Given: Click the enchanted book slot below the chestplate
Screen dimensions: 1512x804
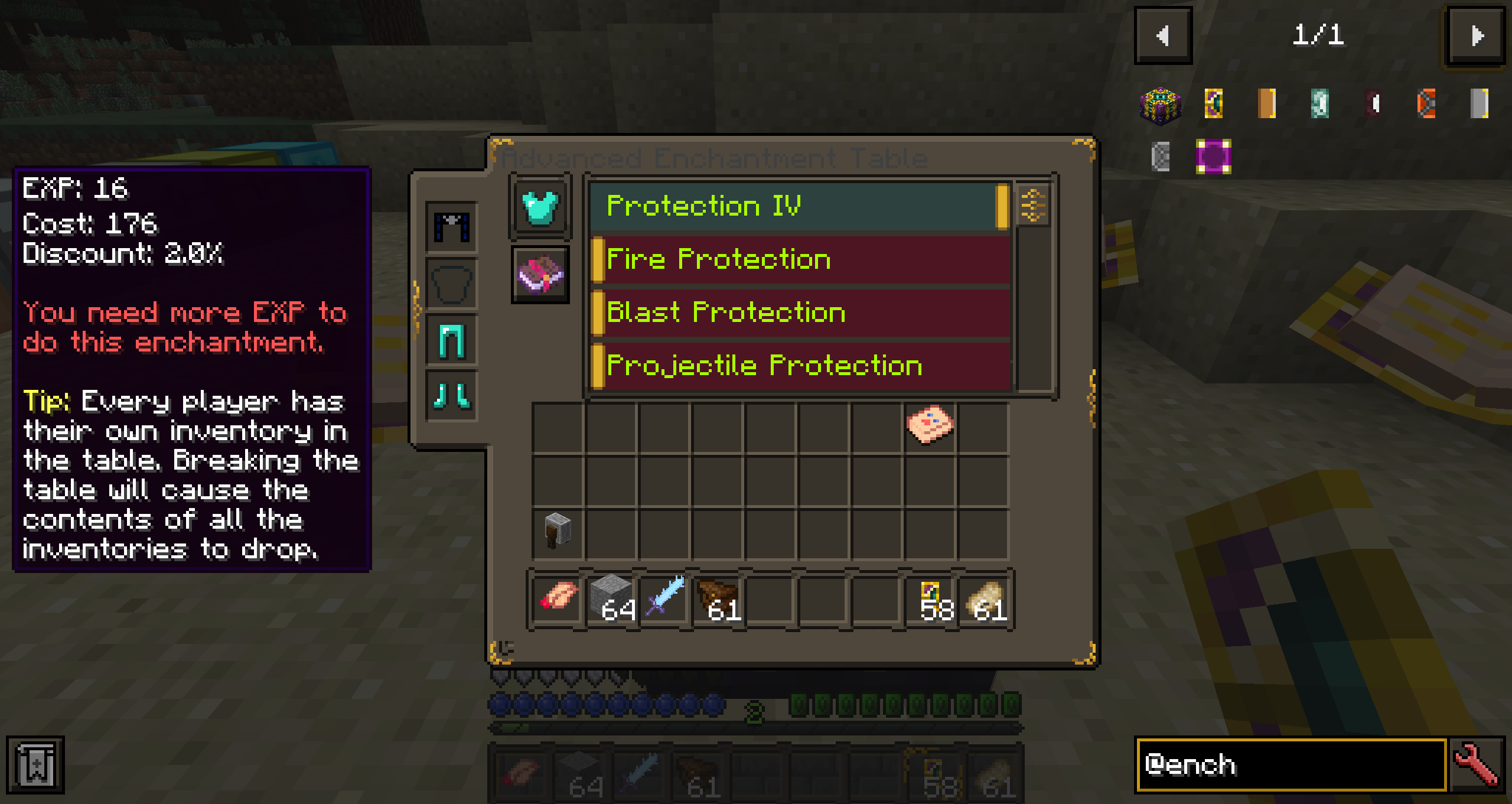Looking at the screenshot, I should pyautogui.click(x=539, y=275).
